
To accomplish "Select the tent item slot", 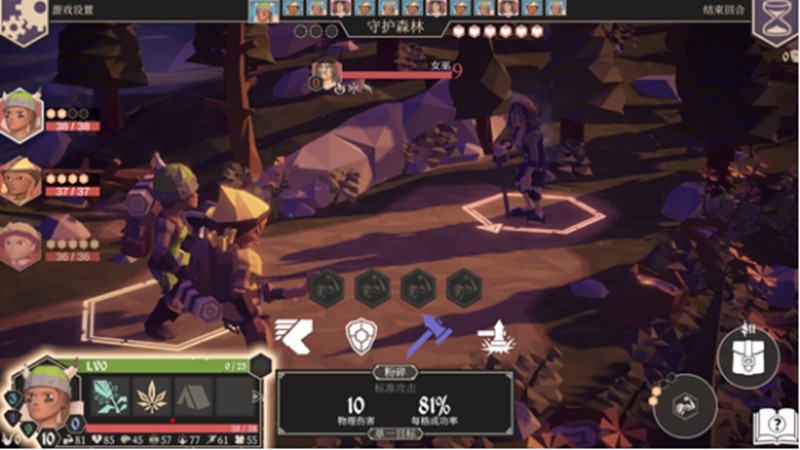I will [x=194, y=396].
